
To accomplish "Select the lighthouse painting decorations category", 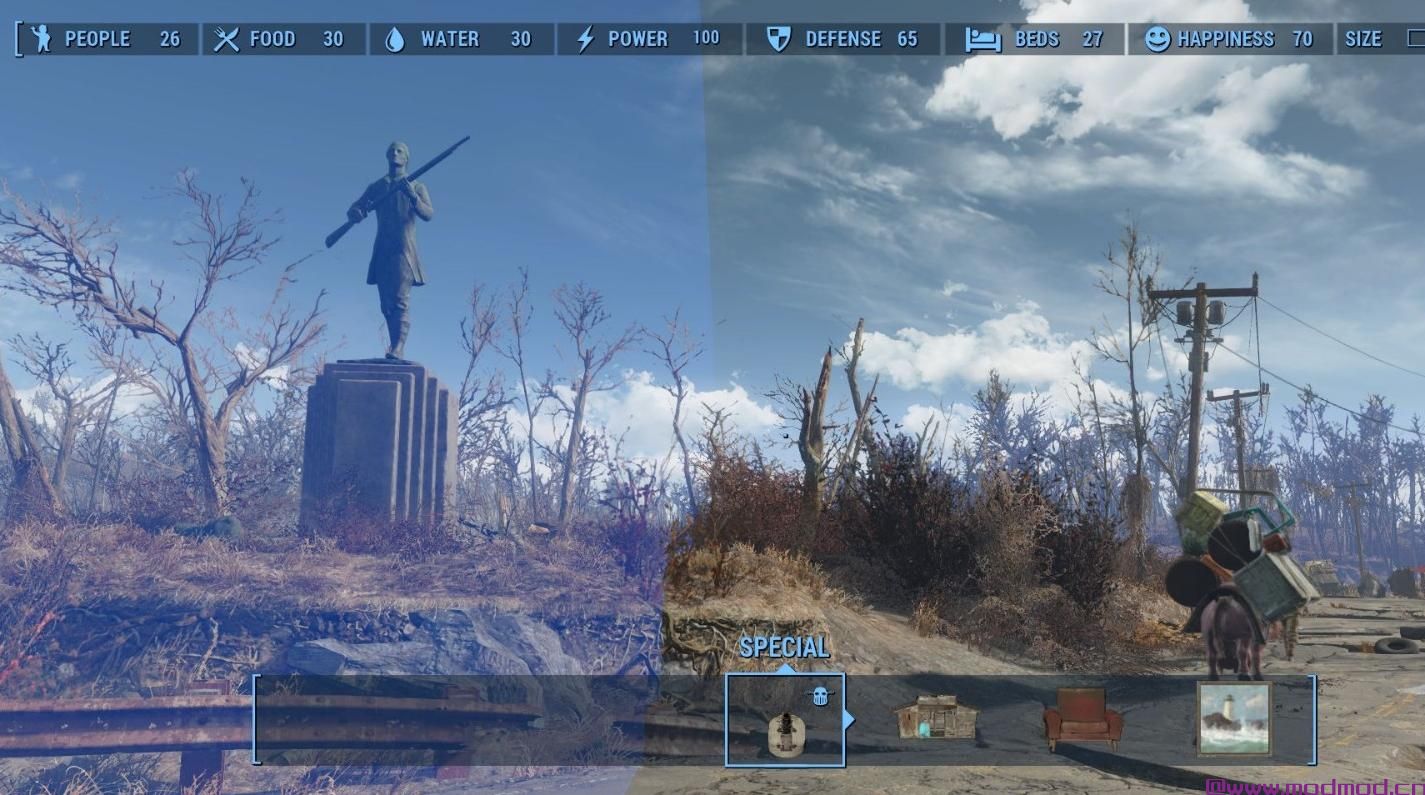I will click(1234, 718).
